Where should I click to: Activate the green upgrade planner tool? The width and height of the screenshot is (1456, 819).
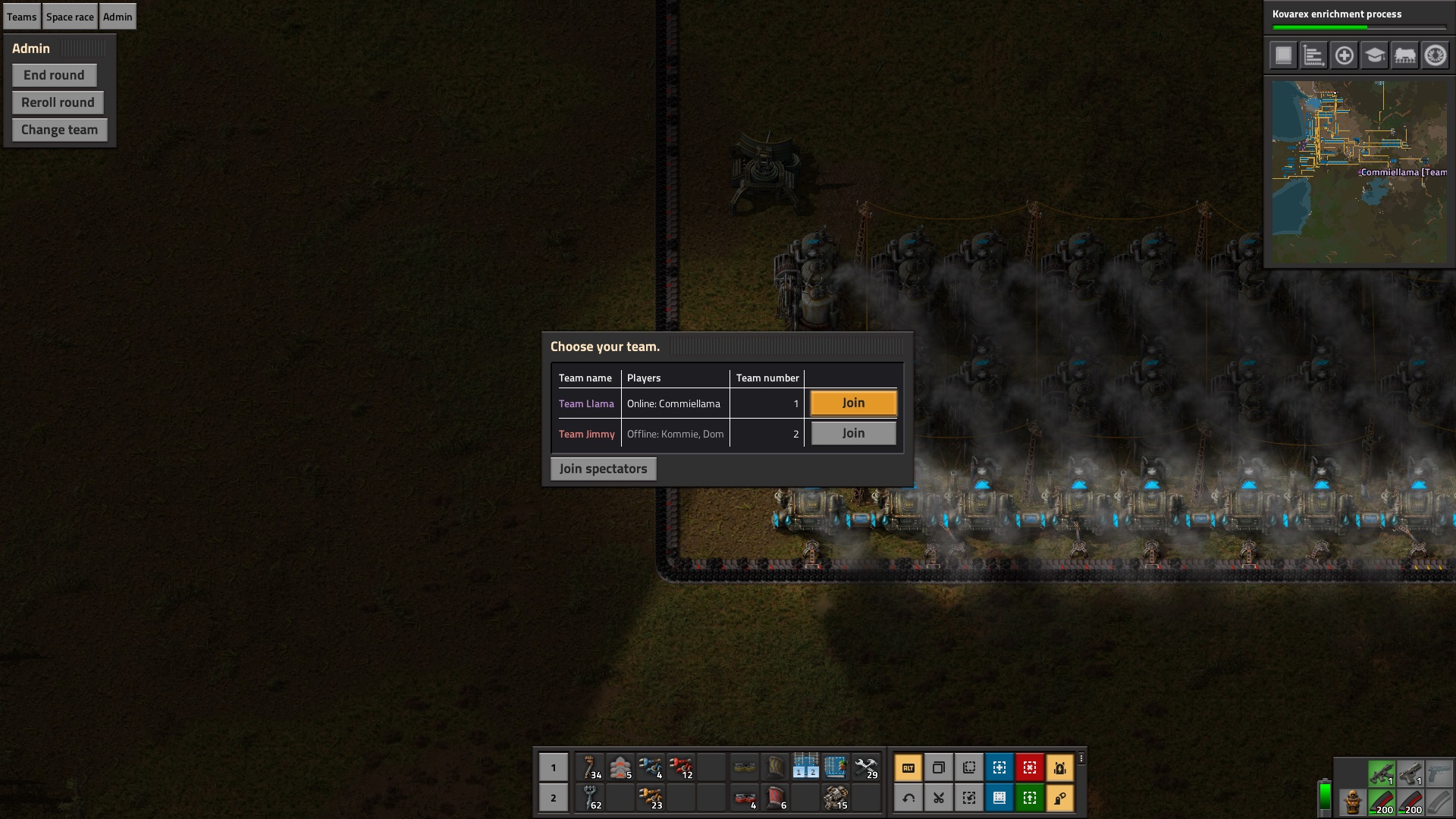pos(1030,798)
